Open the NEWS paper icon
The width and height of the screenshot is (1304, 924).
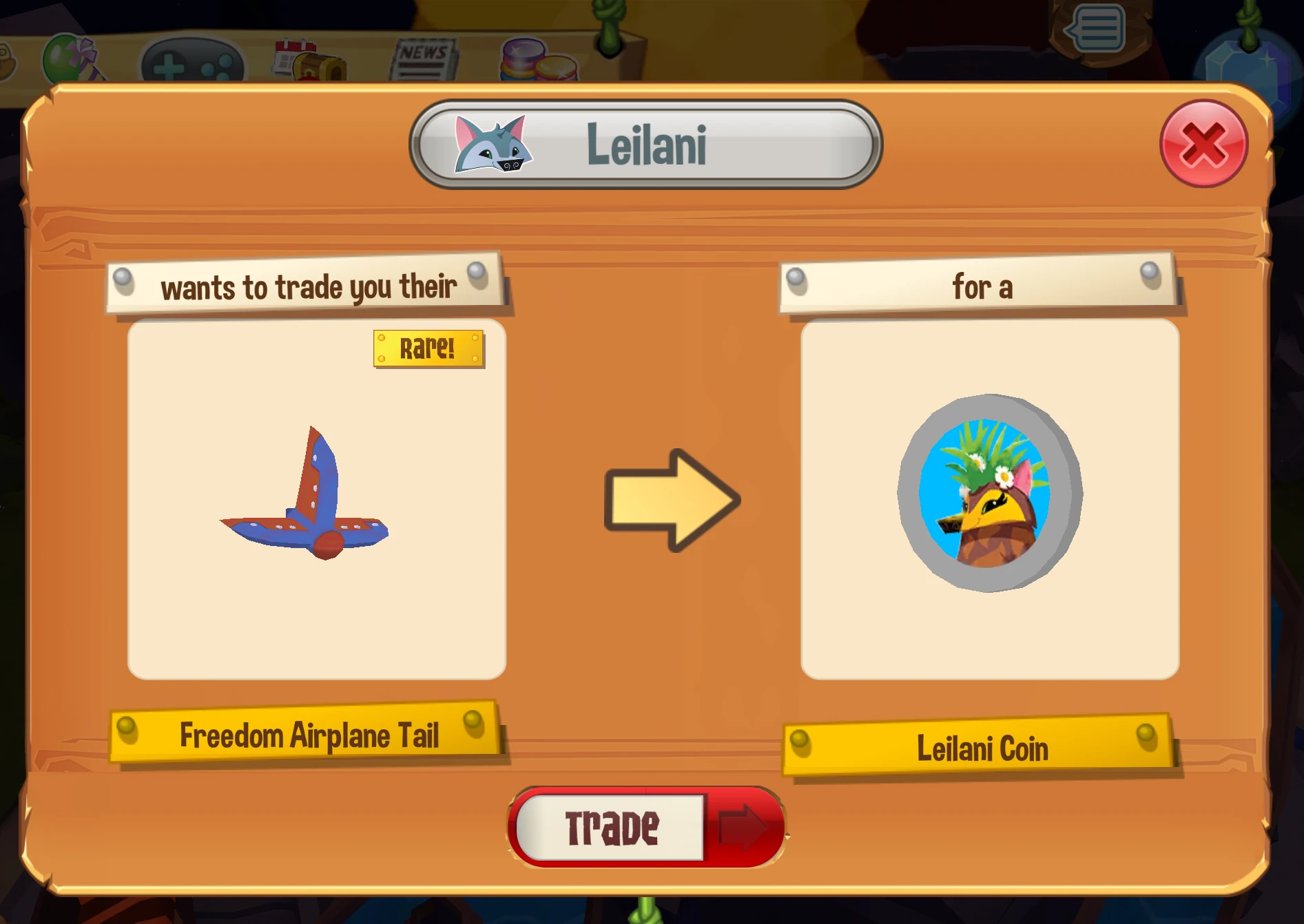point(422,59)
